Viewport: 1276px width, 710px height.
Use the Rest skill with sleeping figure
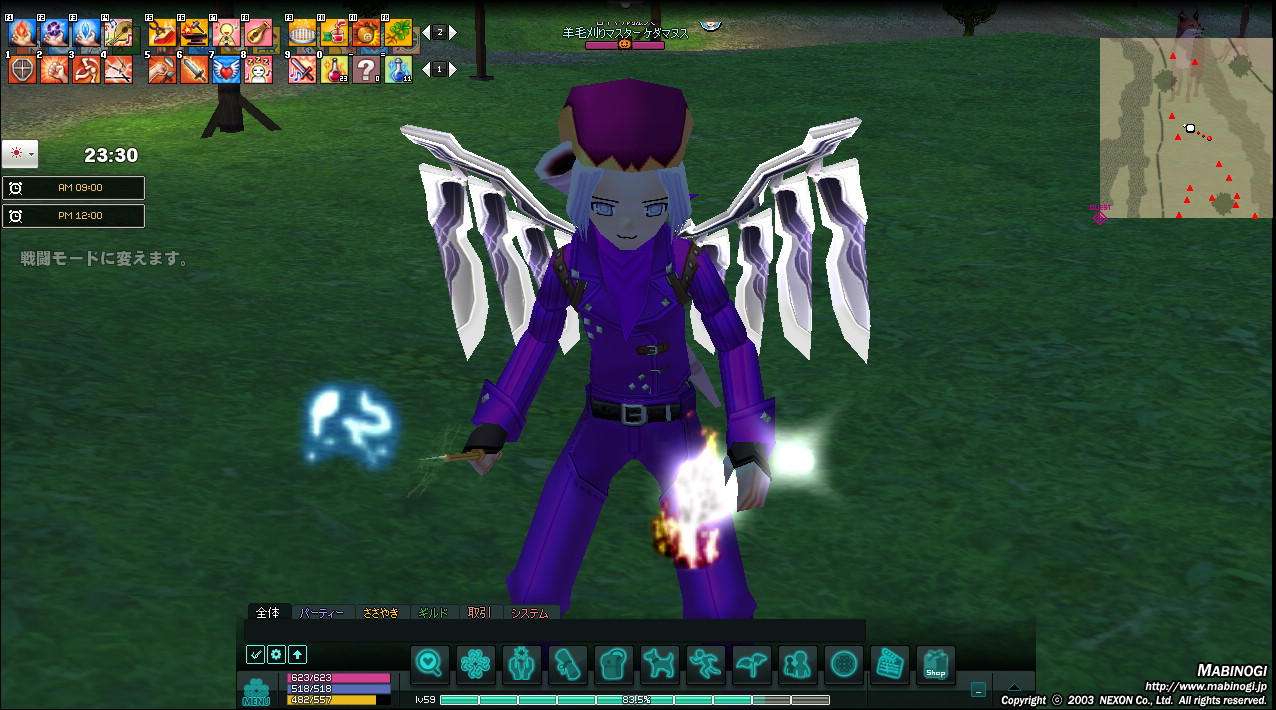click(258, 70)
